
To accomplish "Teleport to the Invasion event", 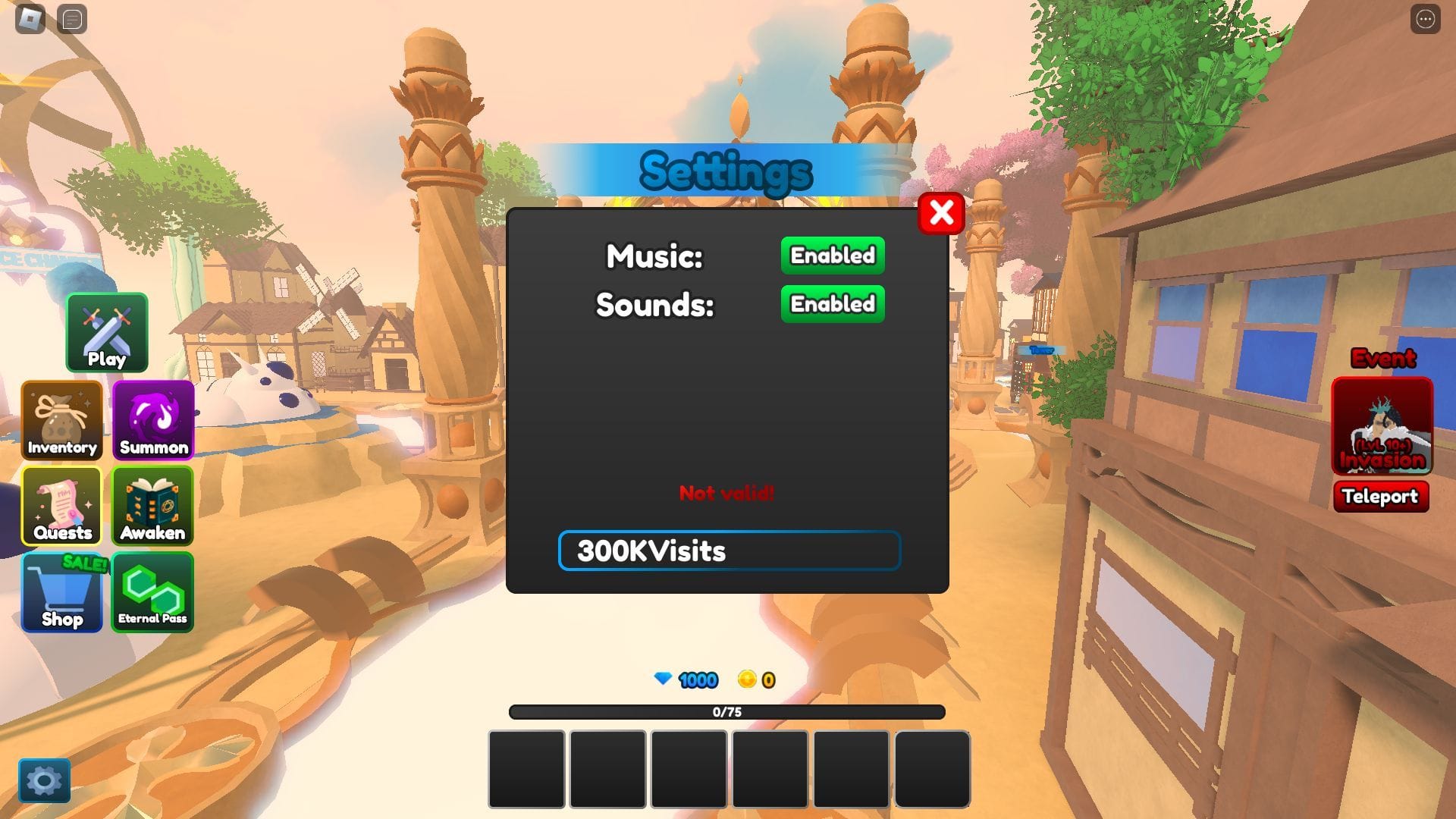I will tap(1380, 497).
